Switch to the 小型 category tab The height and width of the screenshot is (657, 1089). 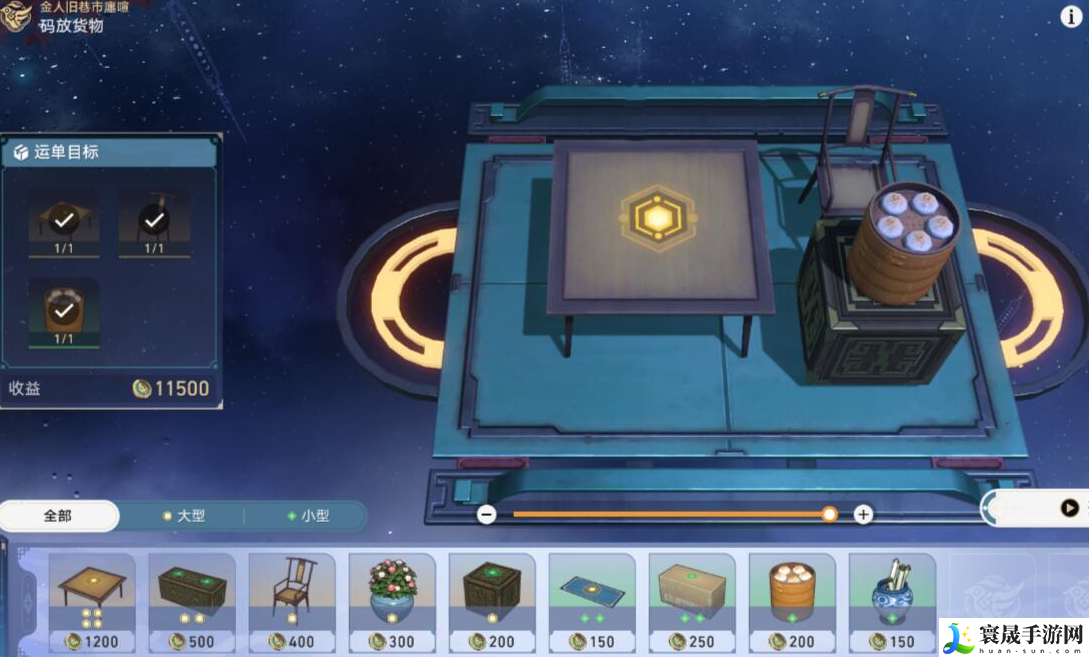308,516
